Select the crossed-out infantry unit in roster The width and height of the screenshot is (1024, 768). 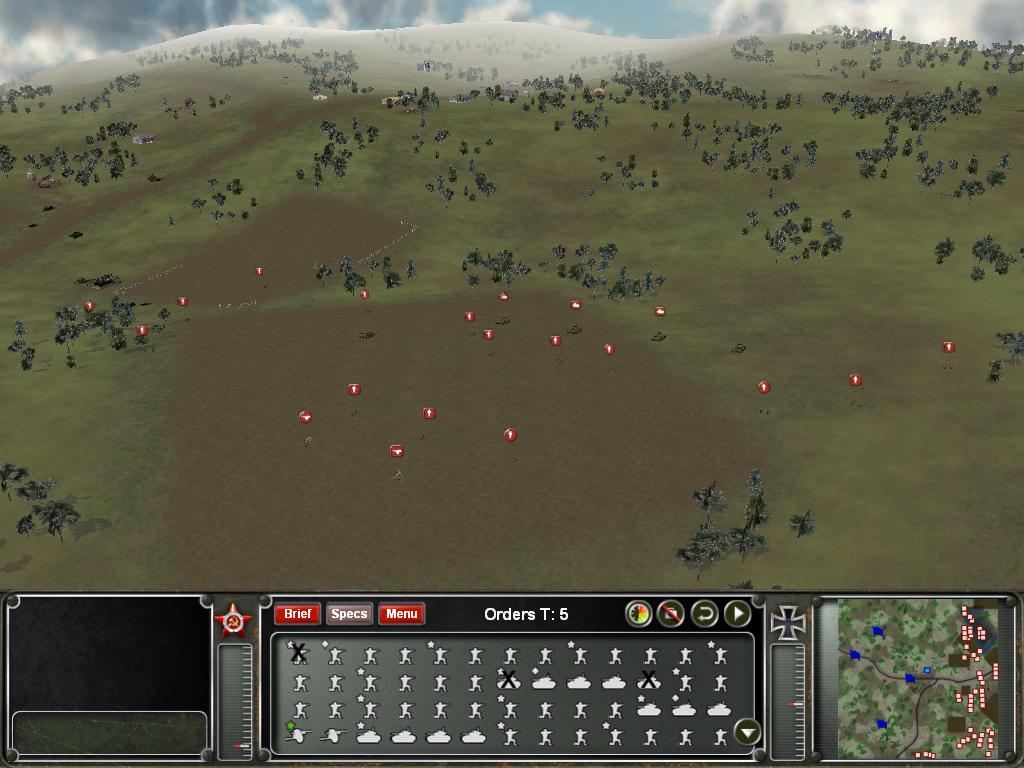pos(297,654)
